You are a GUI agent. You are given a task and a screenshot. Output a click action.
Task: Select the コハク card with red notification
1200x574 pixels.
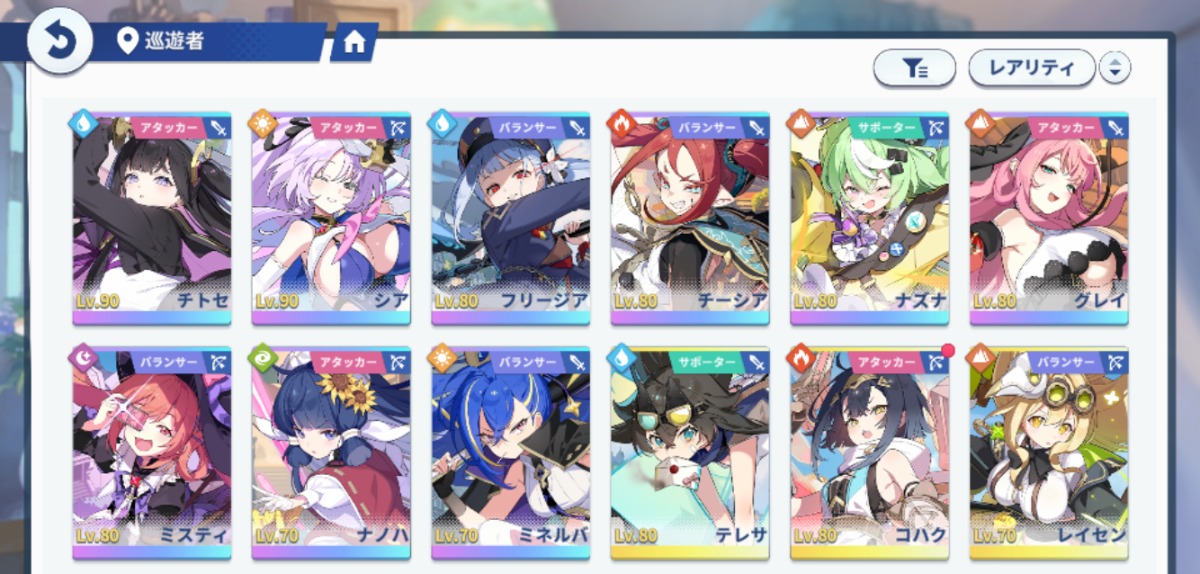pyautogui.click(x=869, y=452)
